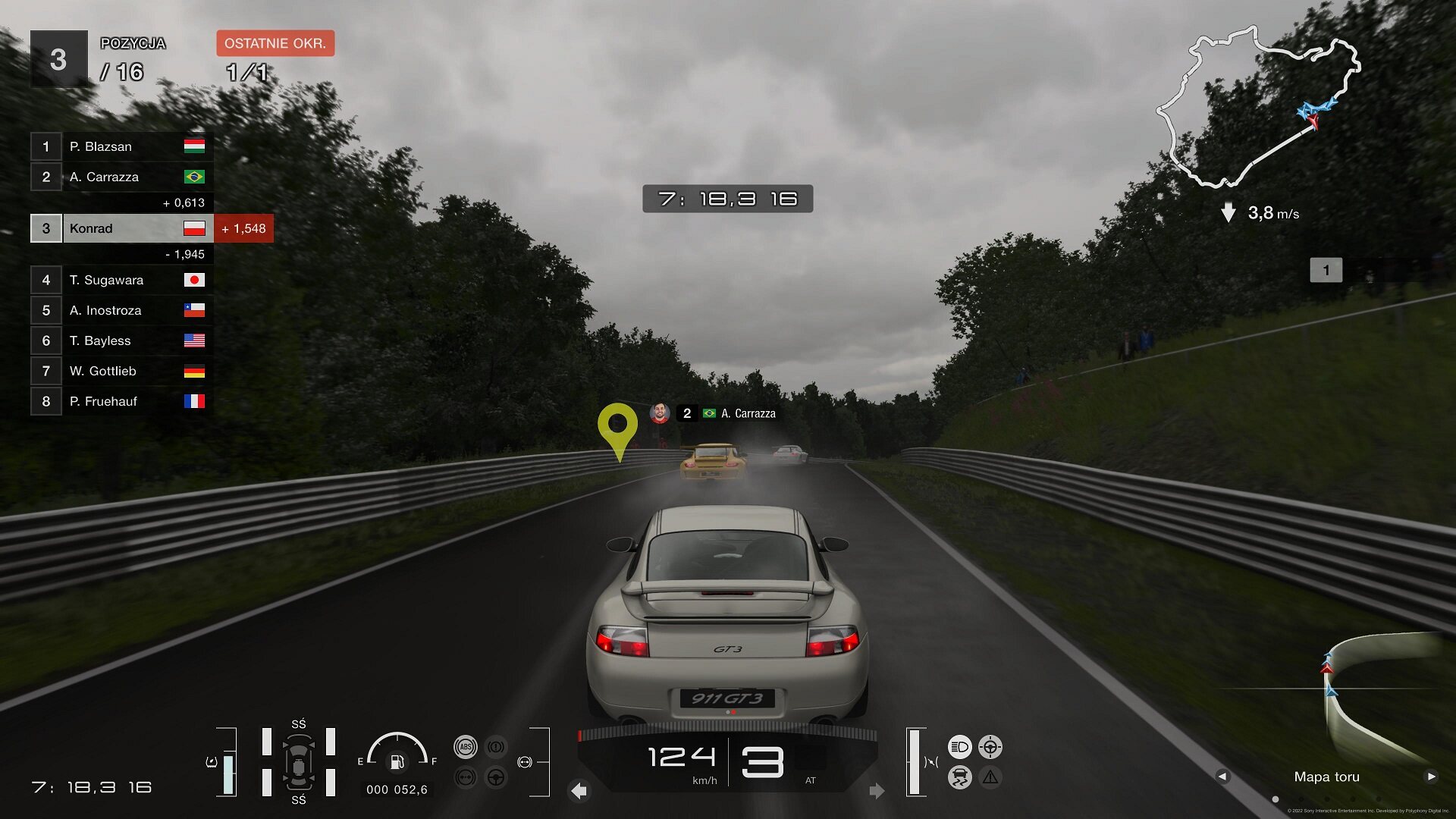Open the full circuit outline map
Screen dimensions: 1456x819
[x=1257, y=108]
